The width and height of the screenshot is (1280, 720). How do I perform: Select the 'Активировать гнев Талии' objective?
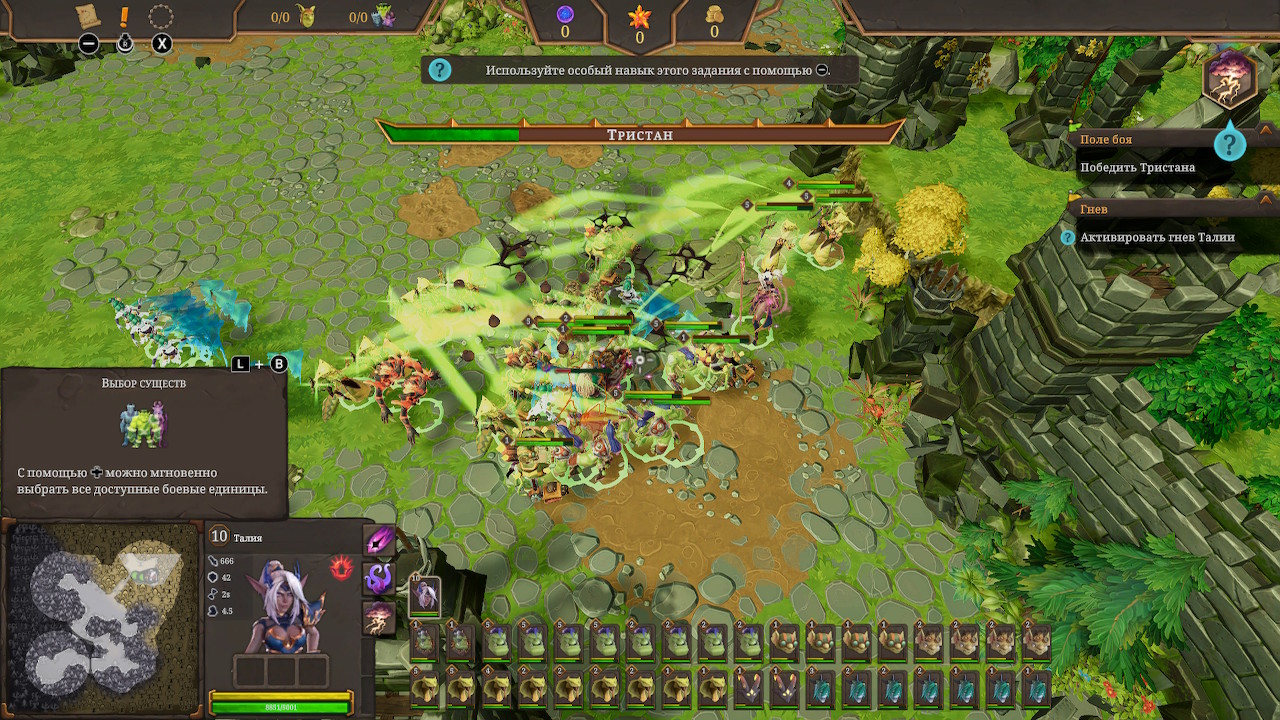click(1157, 238)
